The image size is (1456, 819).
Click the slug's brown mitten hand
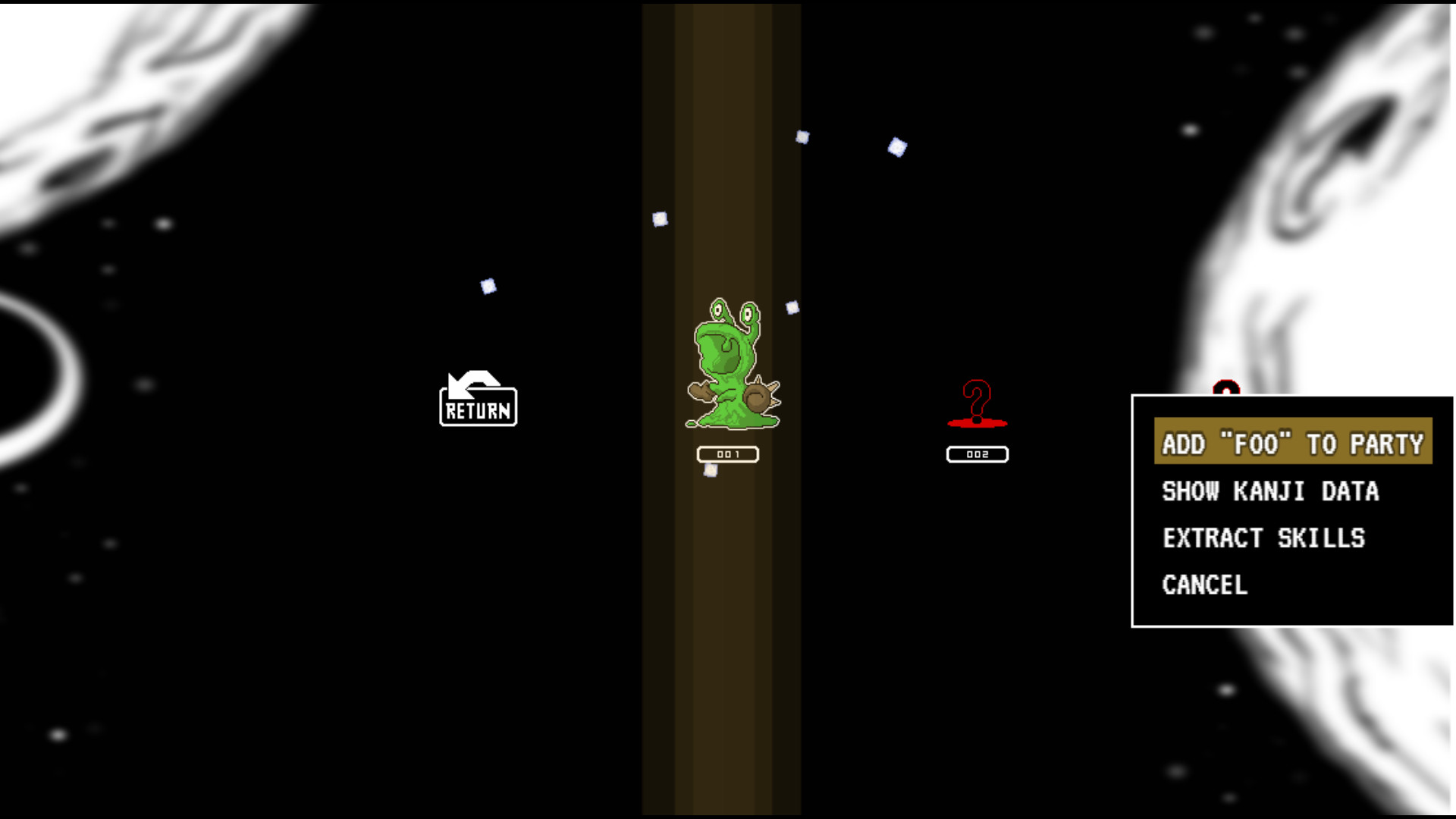click(x=701, y=394)
